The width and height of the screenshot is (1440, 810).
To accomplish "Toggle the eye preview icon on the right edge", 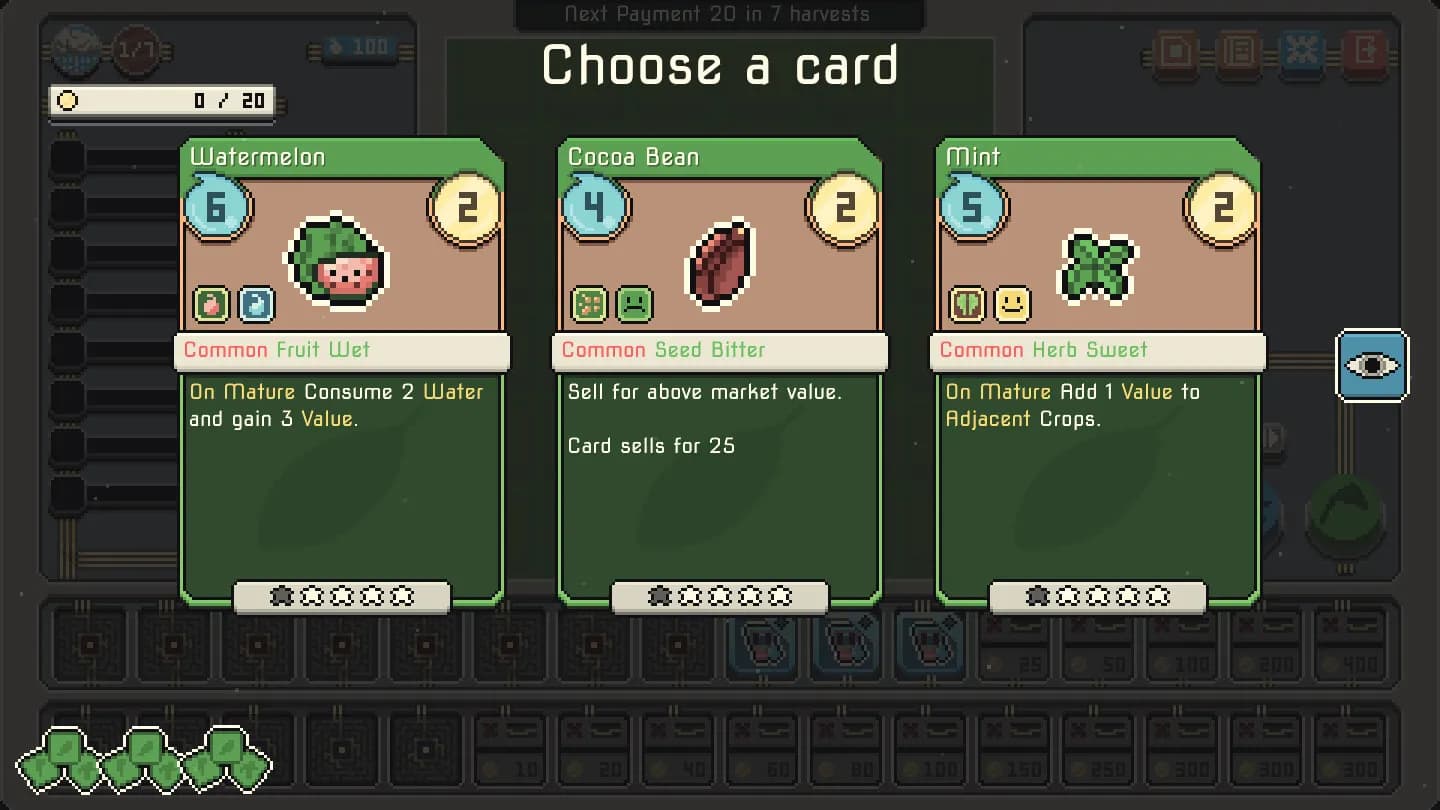I will click(1372, 366).
